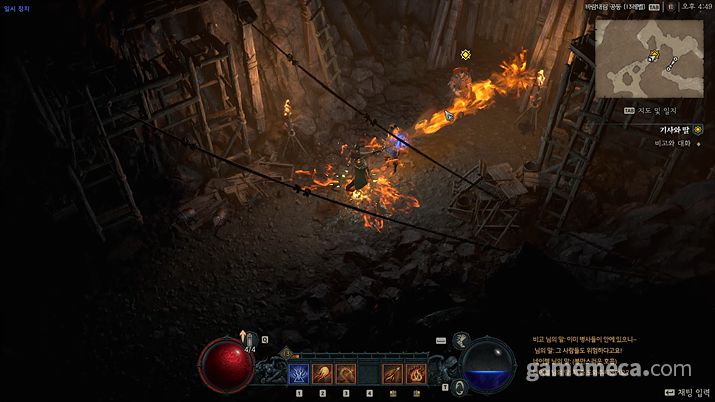Use the fireball skill icon
This screenshot has height=402, width=715.
[x=322, y=374]
